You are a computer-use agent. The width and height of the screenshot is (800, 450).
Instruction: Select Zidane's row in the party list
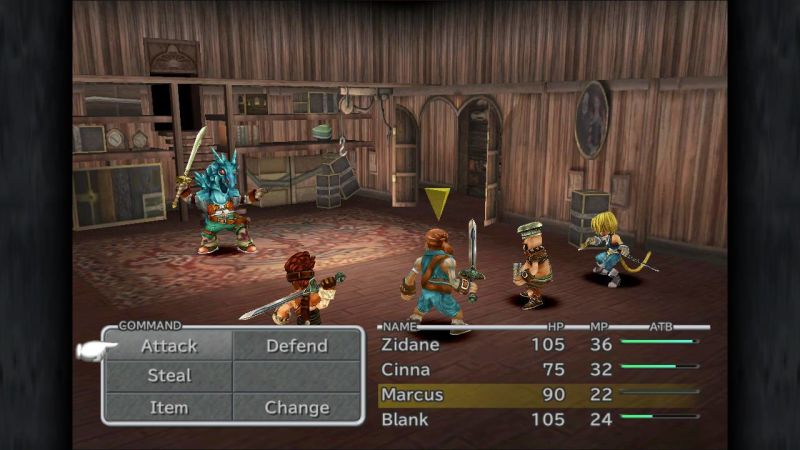pos(540,345)
